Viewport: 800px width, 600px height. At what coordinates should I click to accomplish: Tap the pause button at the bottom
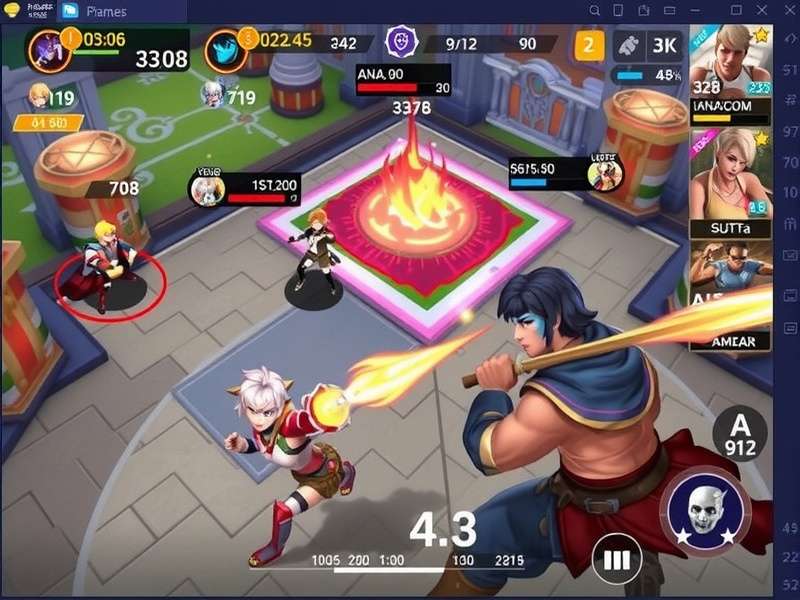617,558
